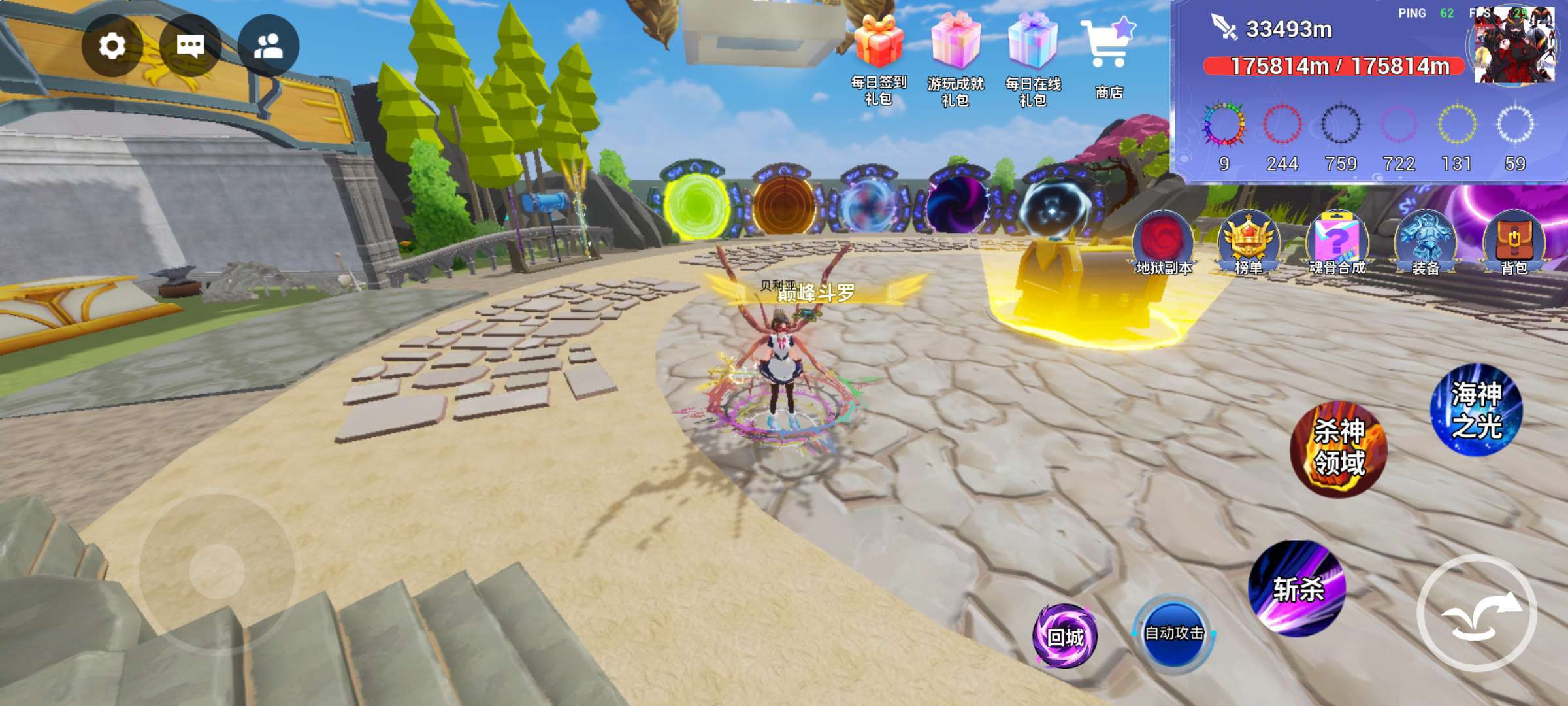Select the rainbow soul ring icon

point(1224,124)
